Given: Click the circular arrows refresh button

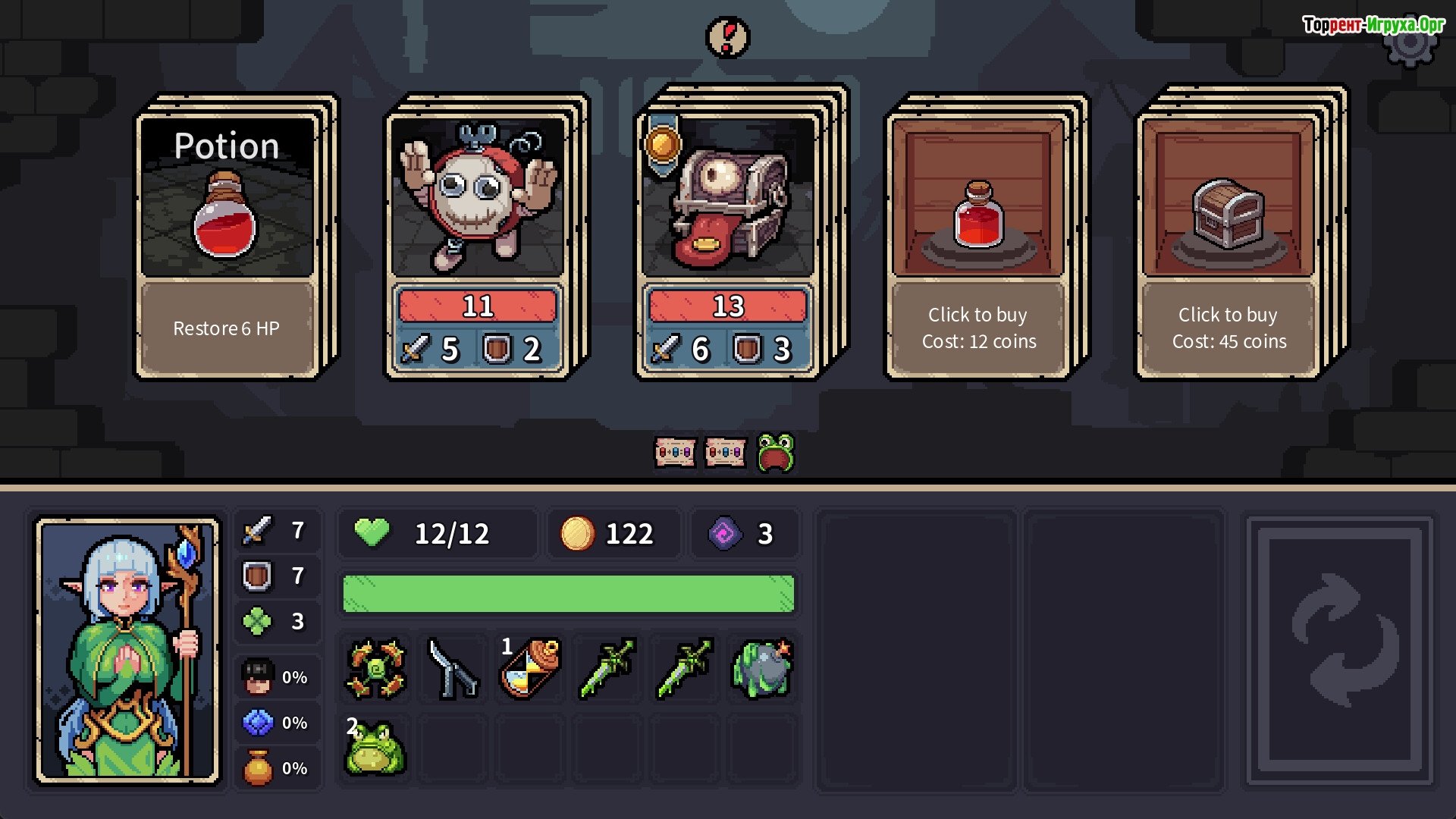Looking at the screenshot, I should tap(1340, 651).
